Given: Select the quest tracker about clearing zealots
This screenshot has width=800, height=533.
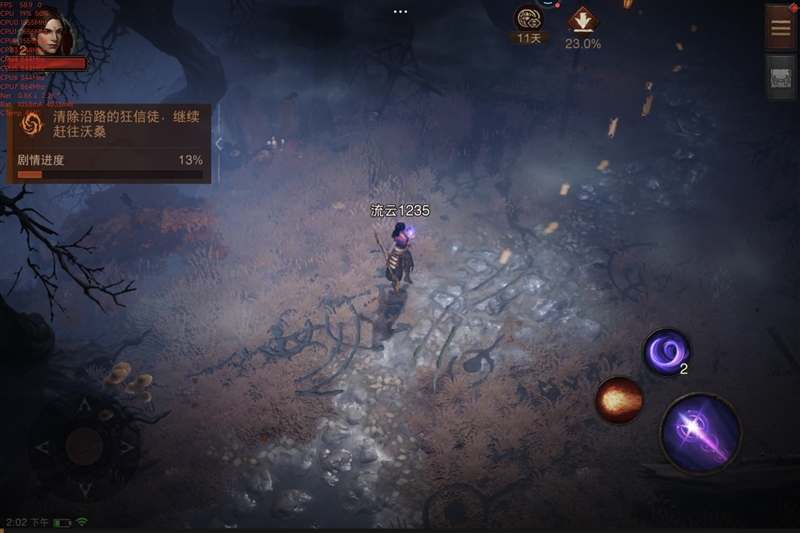Looking at the screenshot, I should coord(110,125).
